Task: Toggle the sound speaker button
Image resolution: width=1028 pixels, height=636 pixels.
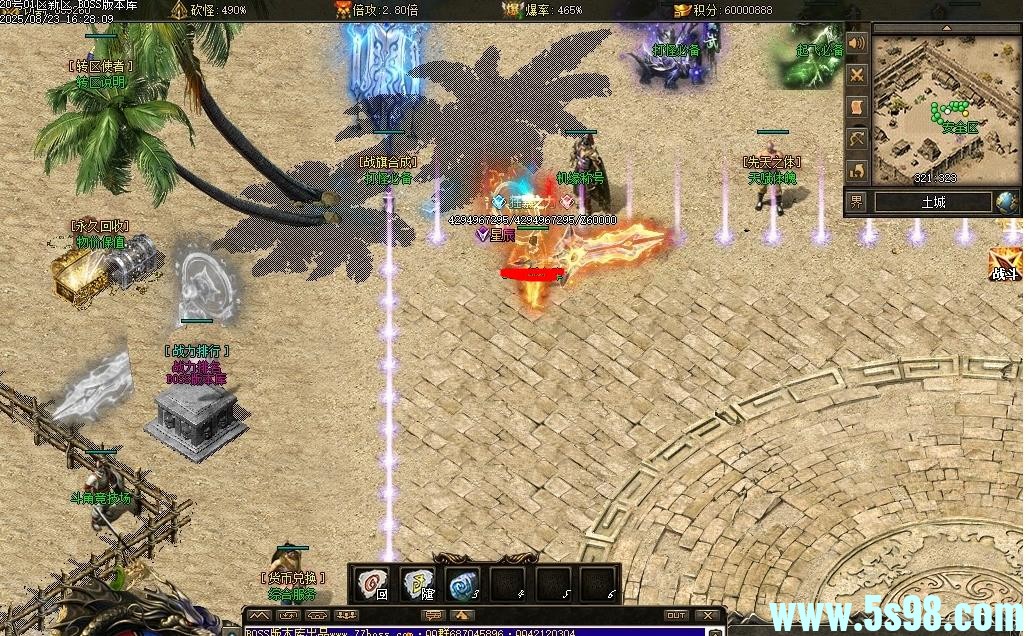Action: [856, 44]
